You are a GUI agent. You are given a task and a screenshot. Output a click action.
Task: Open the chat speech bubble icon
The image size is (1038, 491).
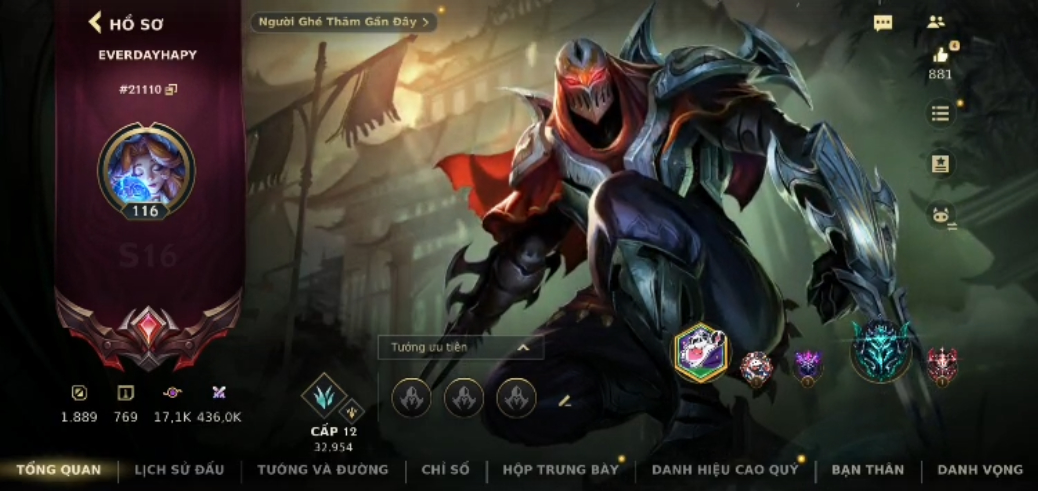883,22
